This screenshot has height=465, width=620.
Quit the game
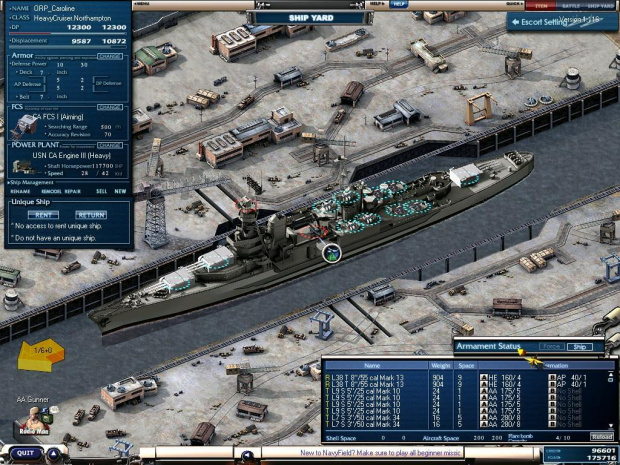point(26,453)
